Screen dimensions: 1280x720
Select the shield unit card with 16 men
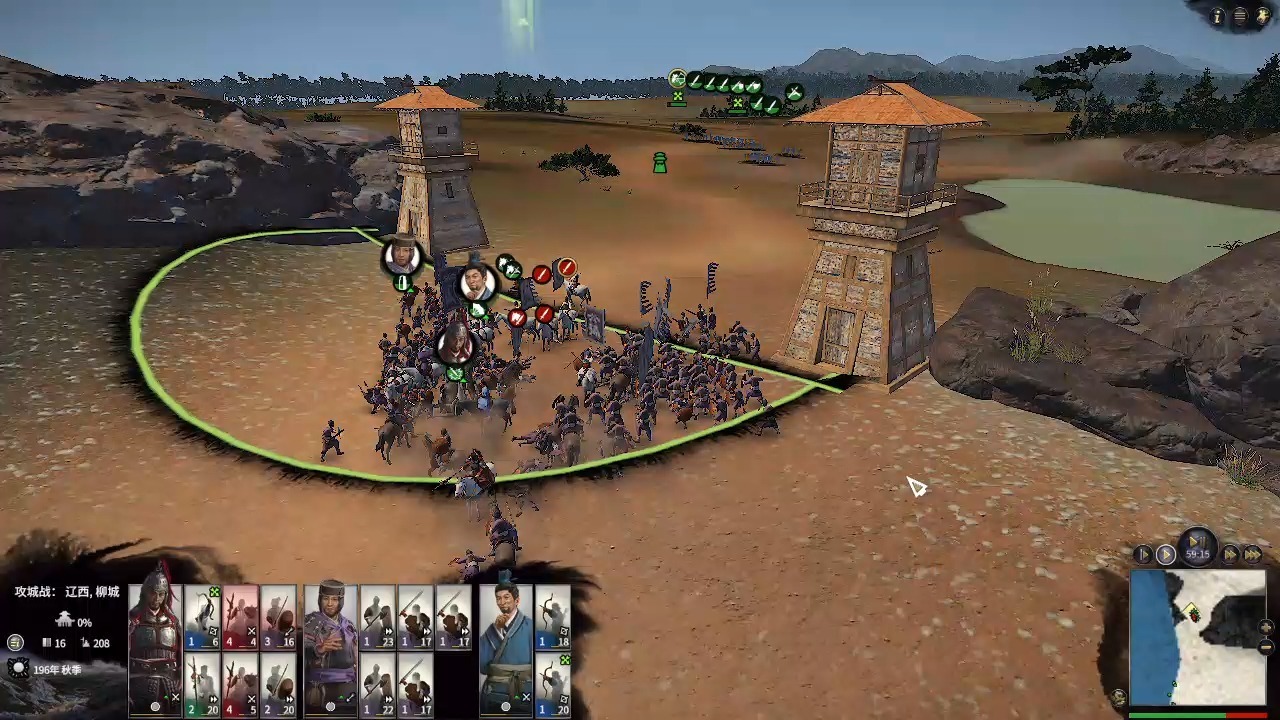click(279, 618)
